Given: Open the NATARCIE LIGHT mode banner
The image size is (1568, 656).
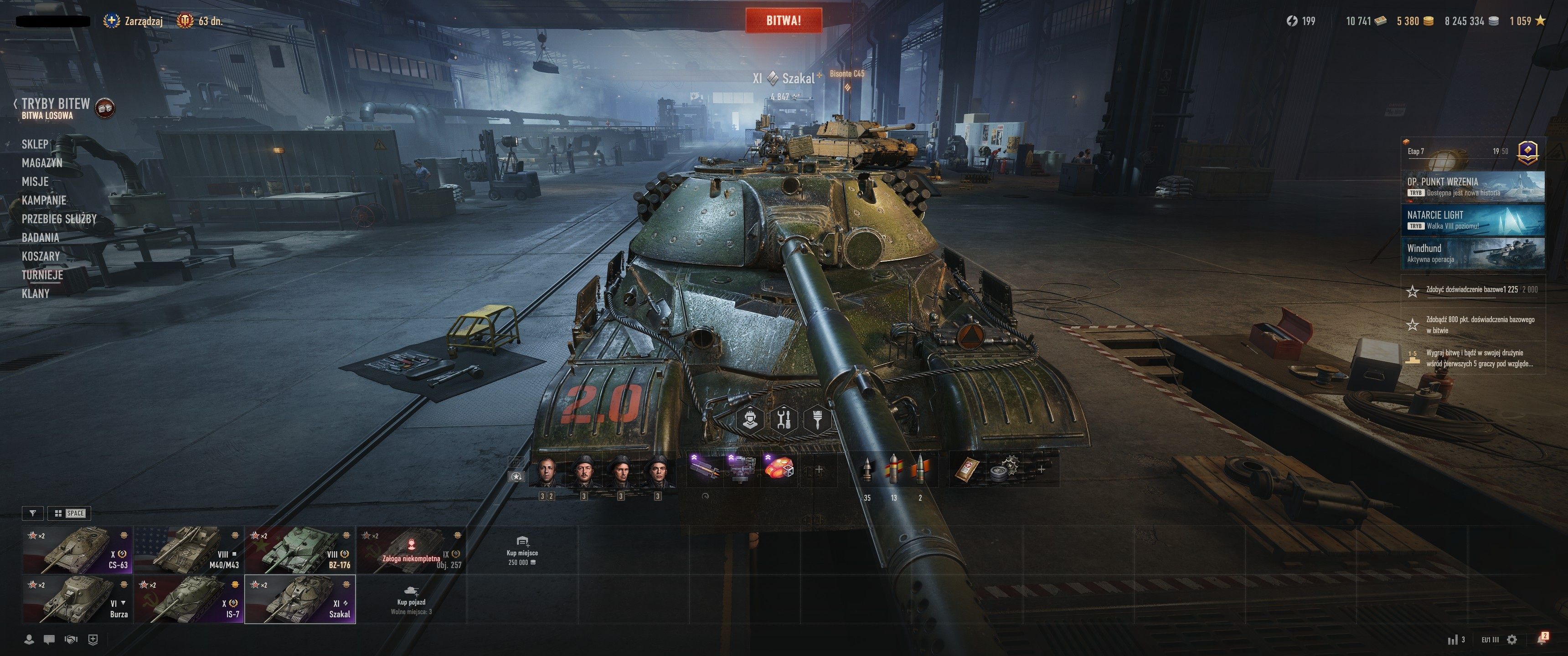Looking at the screenshot, I should point(1472,220).
